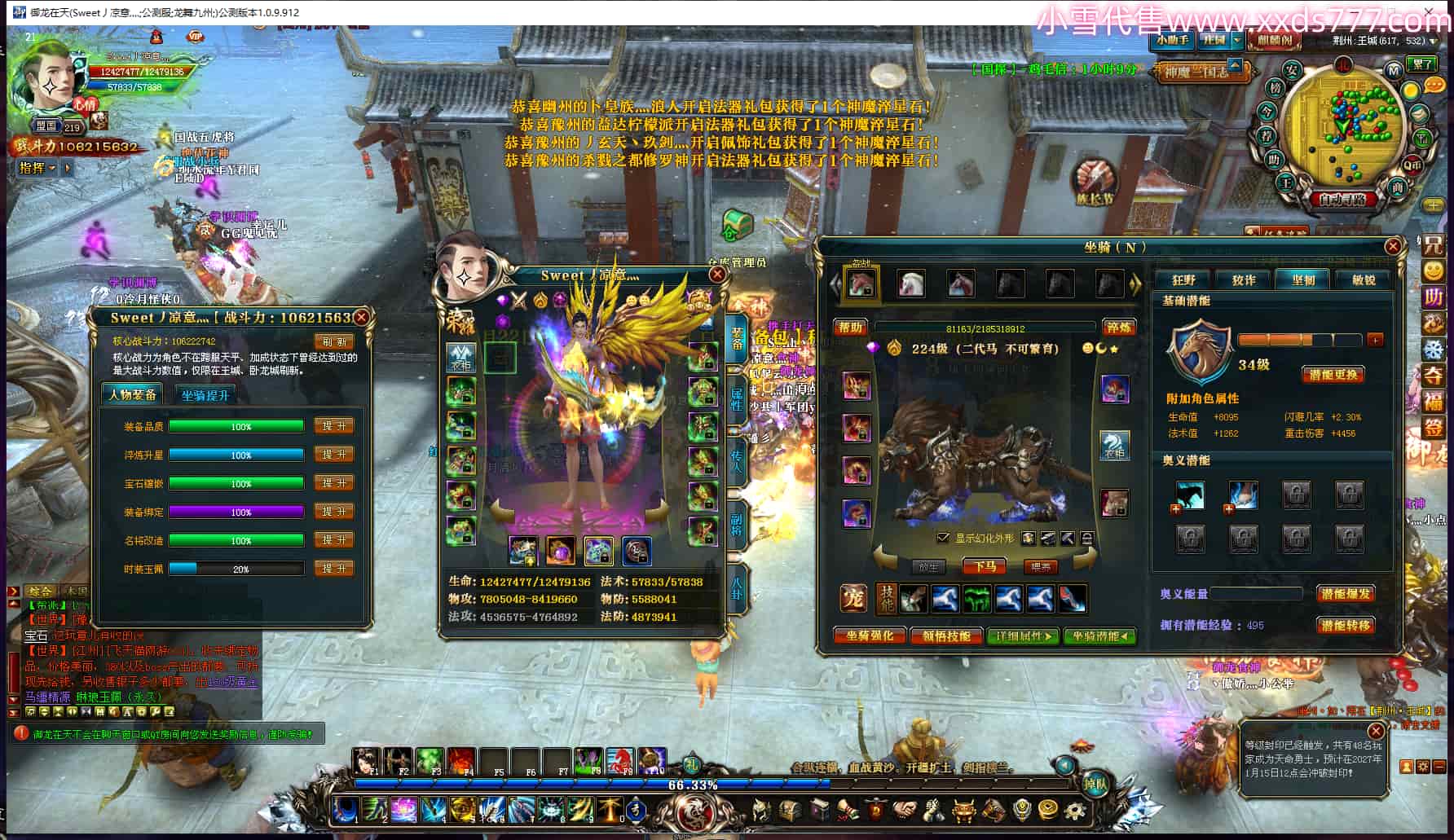The width and height of the screenshot is (1454, 840).
Task: Select the white horse mount thumbnail
Action: (x=910, y=284)
